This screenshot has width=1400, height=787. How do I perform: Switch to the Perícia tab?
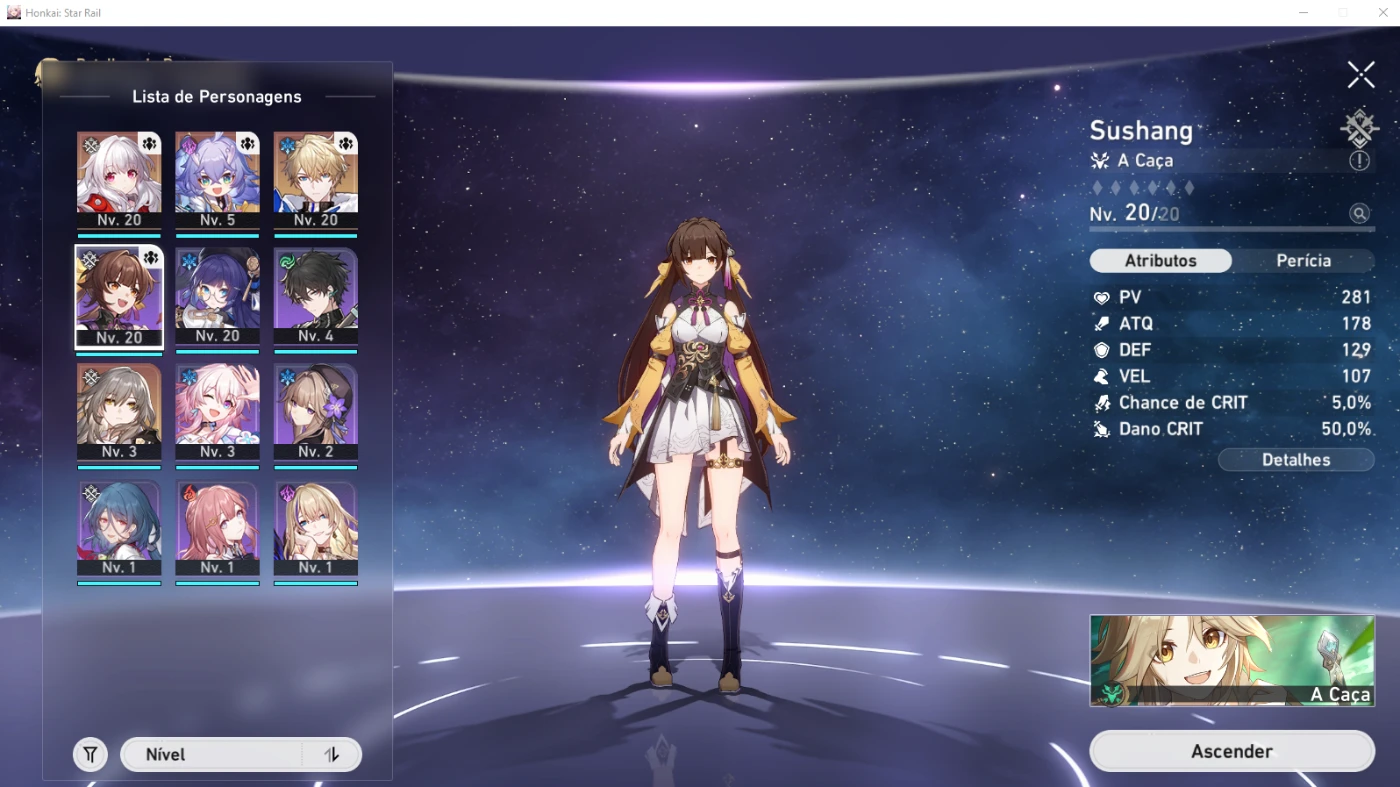tap(1301, 260)
